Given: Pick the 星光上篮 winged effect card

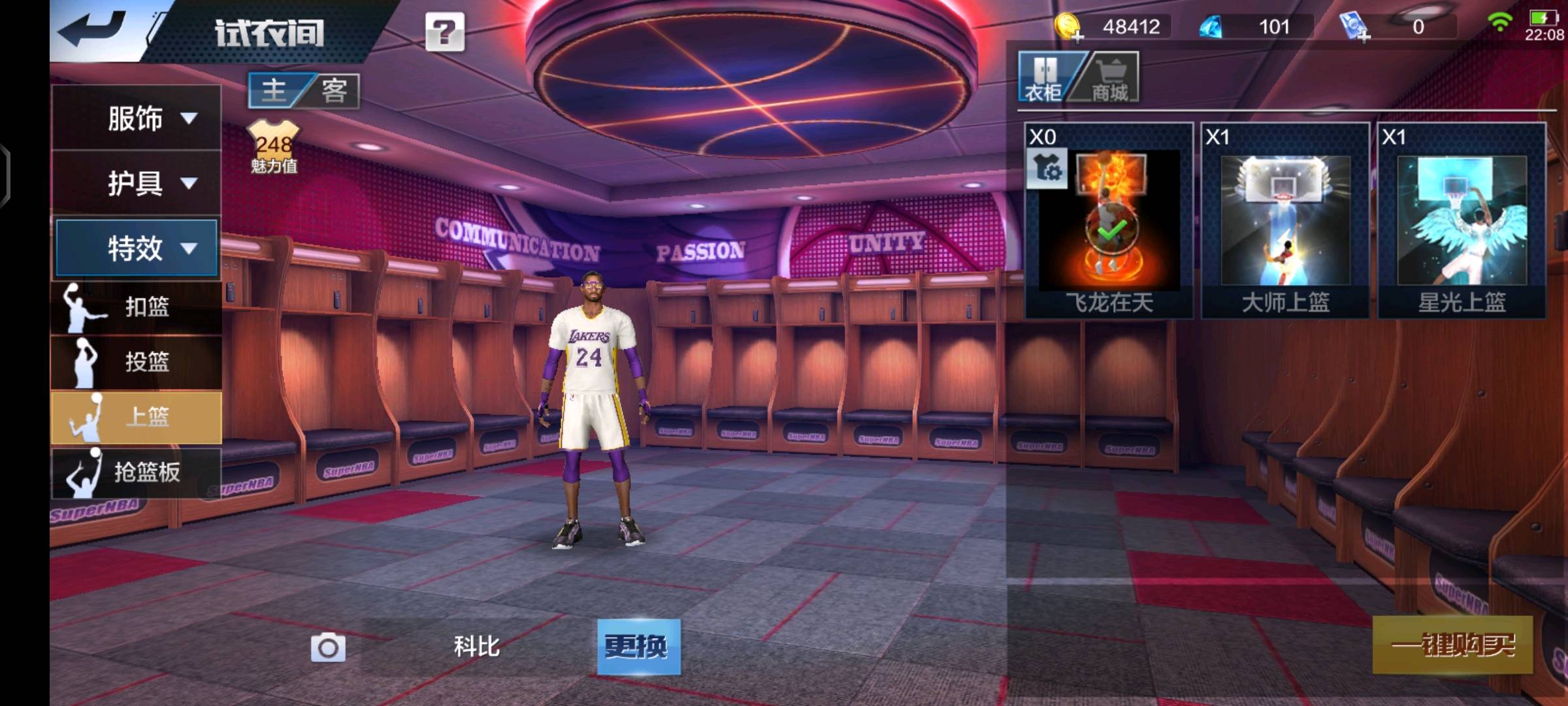Looking at the screenshot, I should coord(1462,221).
